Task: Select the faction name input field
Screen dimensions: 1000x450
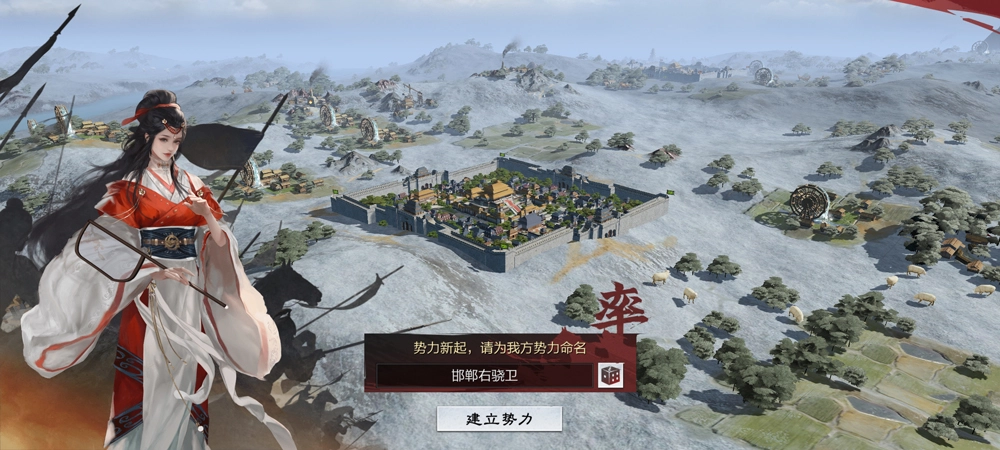Action: [x=484, y=376]
